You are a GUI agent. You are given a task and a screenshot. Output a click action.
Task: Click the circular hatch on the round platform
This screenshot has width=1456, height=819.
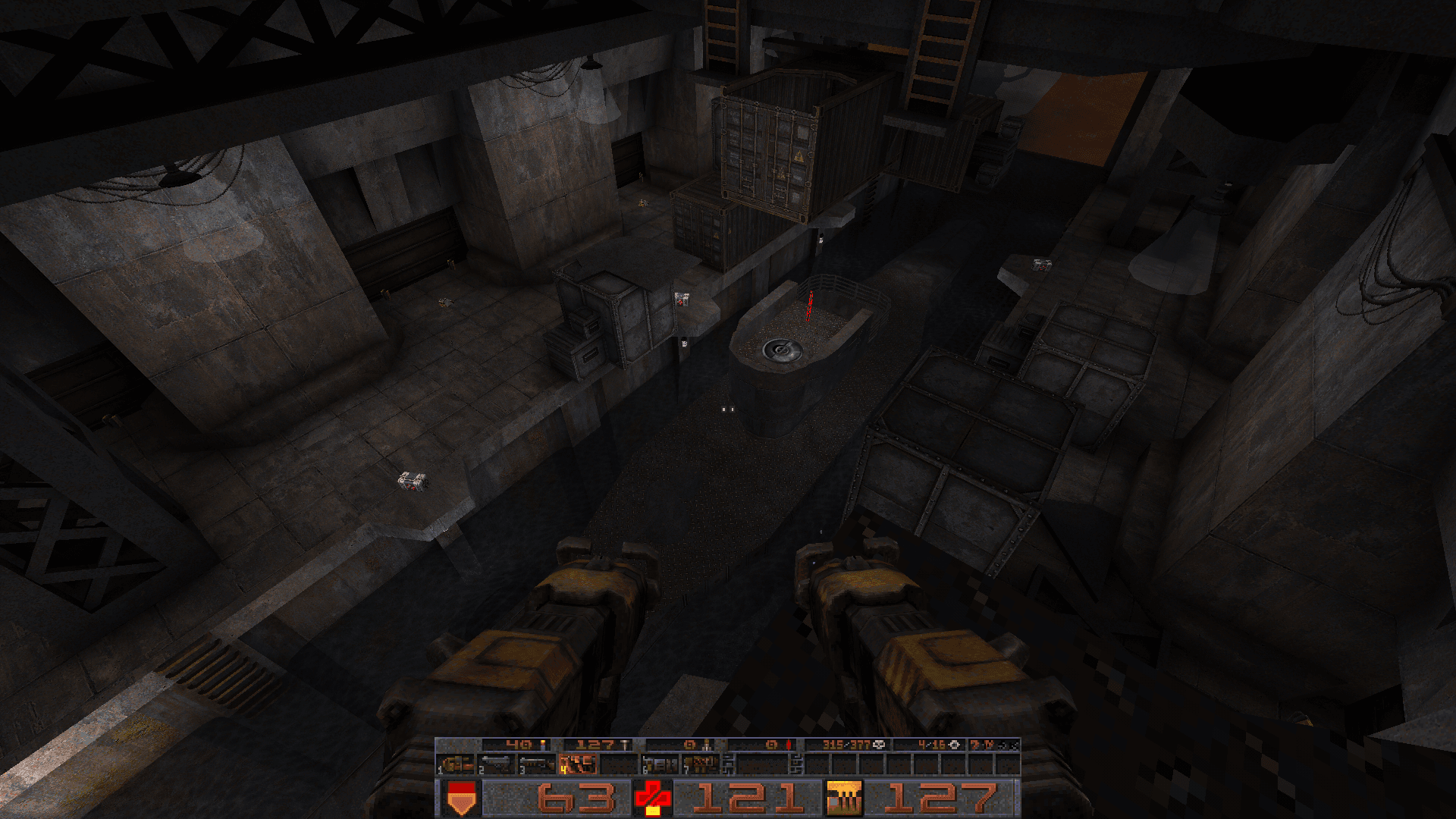783,351
